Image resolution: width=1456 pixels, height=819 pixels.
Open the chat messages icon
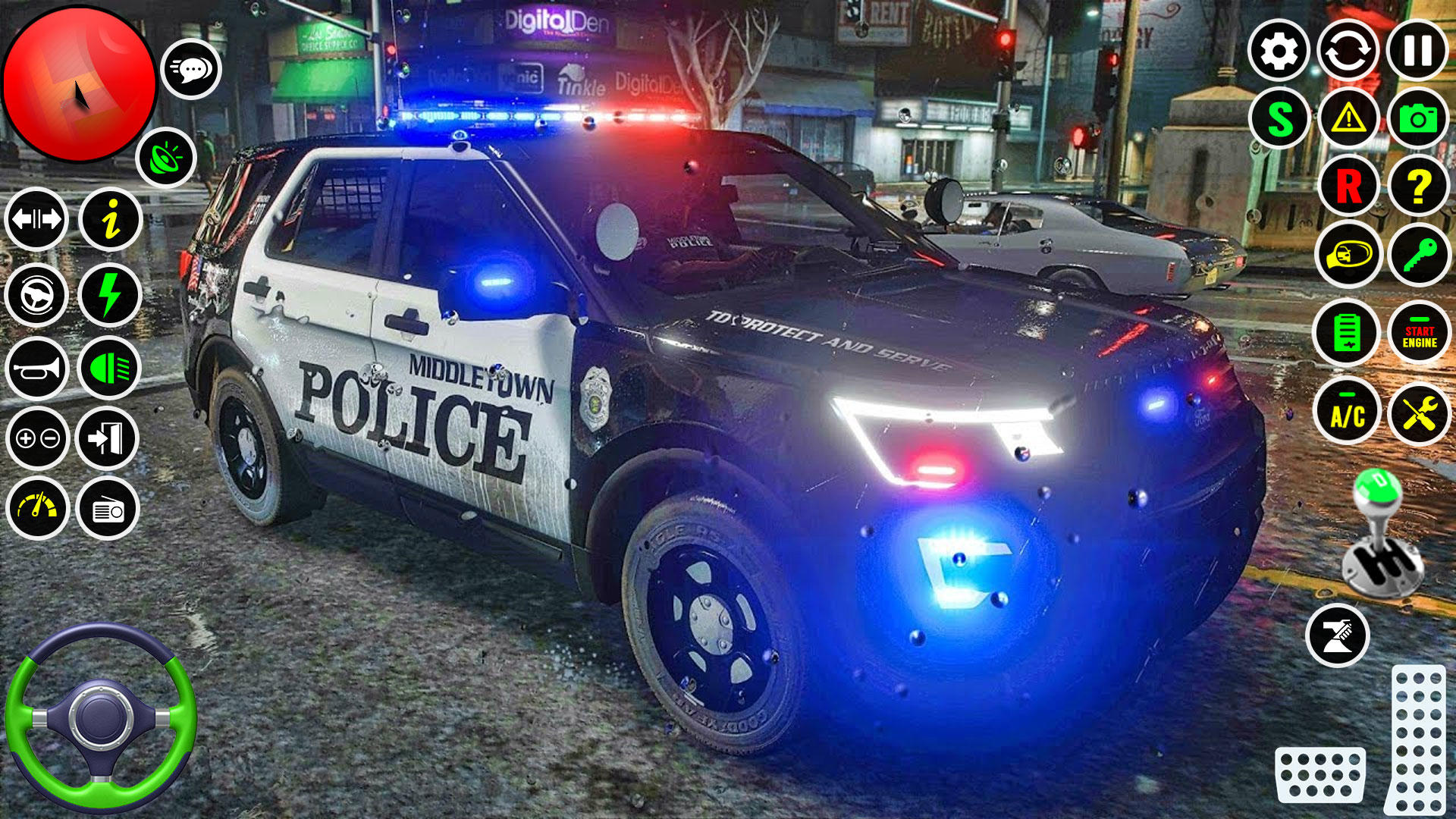coord(192,68)
